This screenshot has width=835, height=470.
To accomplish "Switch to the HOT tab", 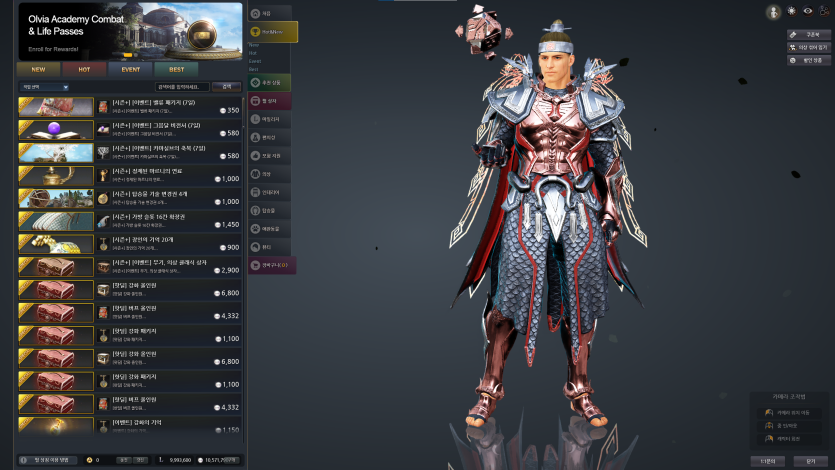I will tap(84, 69).
